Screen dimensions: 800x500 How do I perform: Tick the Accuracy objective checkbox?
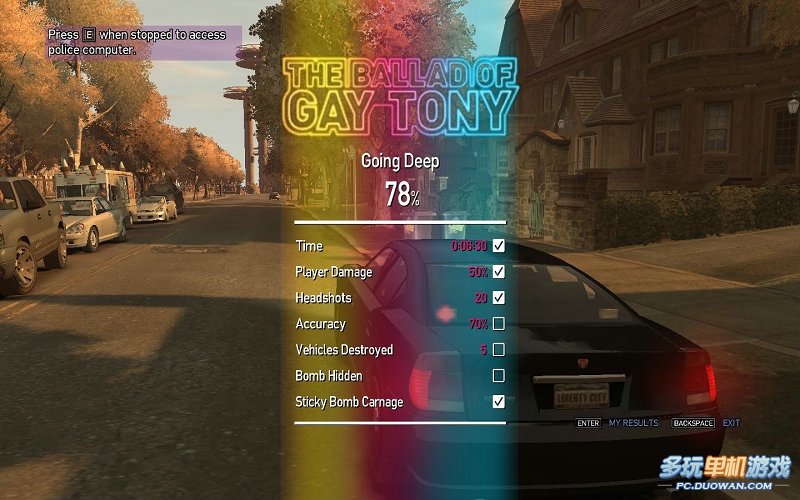pyautogui.click(x=499, y=323)
